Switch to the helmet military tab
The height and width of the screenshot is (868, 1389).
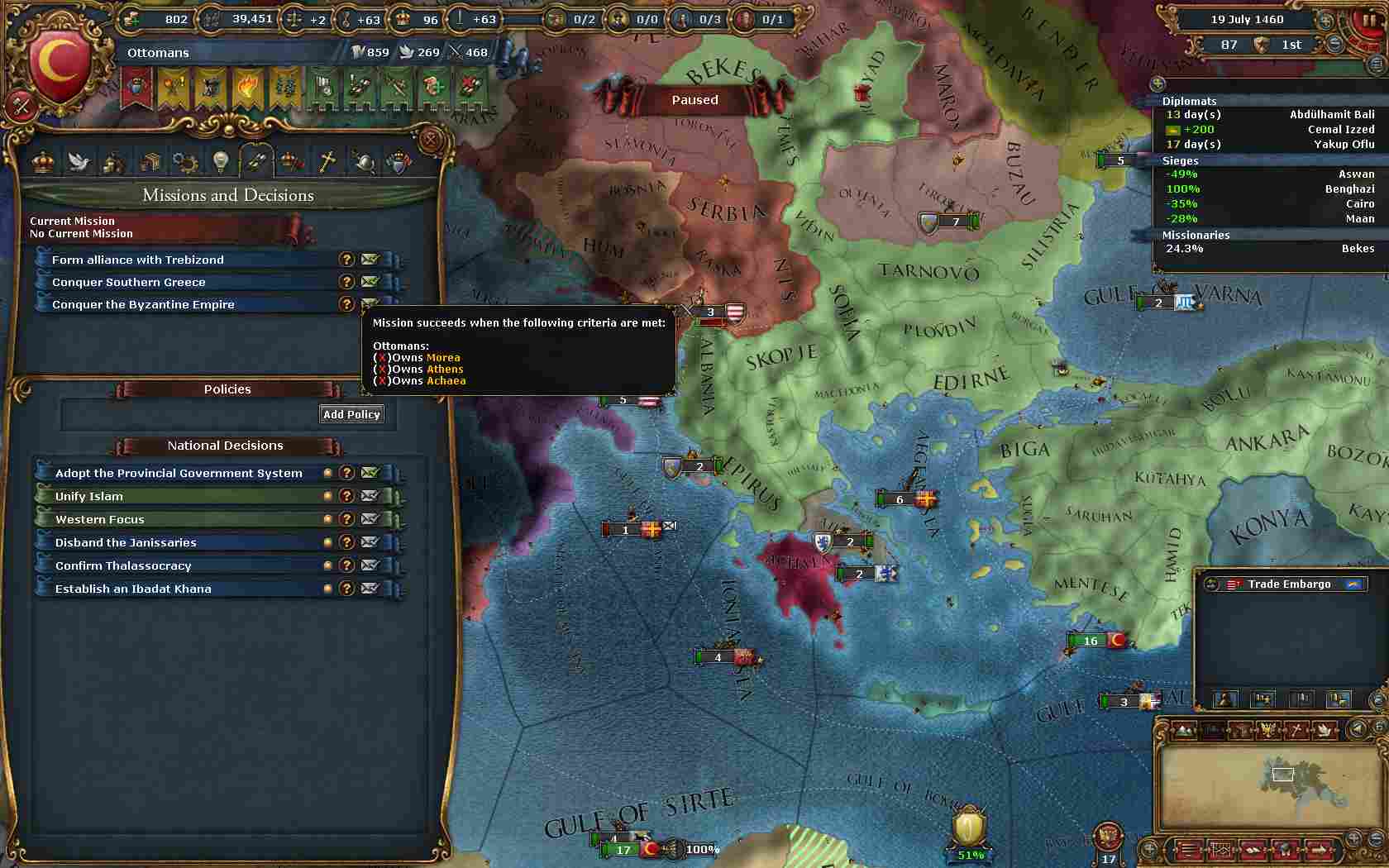pos(363,161)
